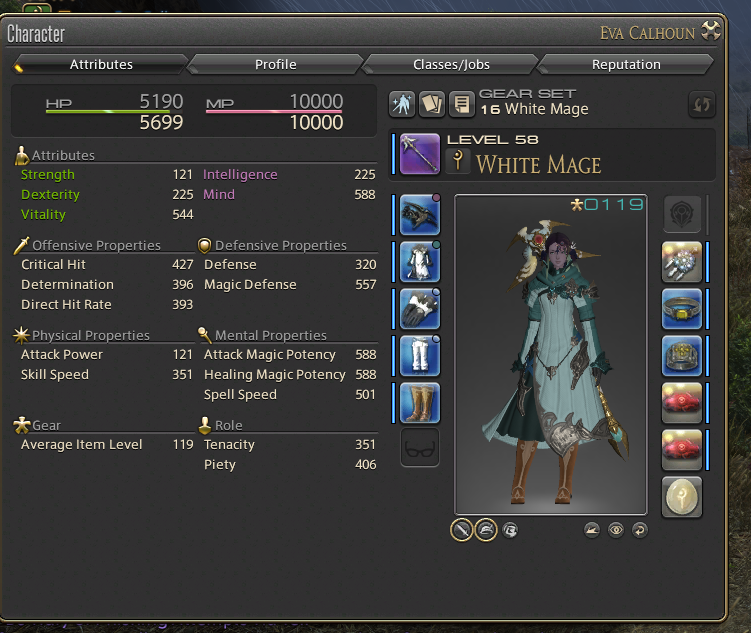Open the glamour plates sparkle-figure button
Image resolution: width=751 pixels, height=633 pixels.
click(x=403, y=103)
